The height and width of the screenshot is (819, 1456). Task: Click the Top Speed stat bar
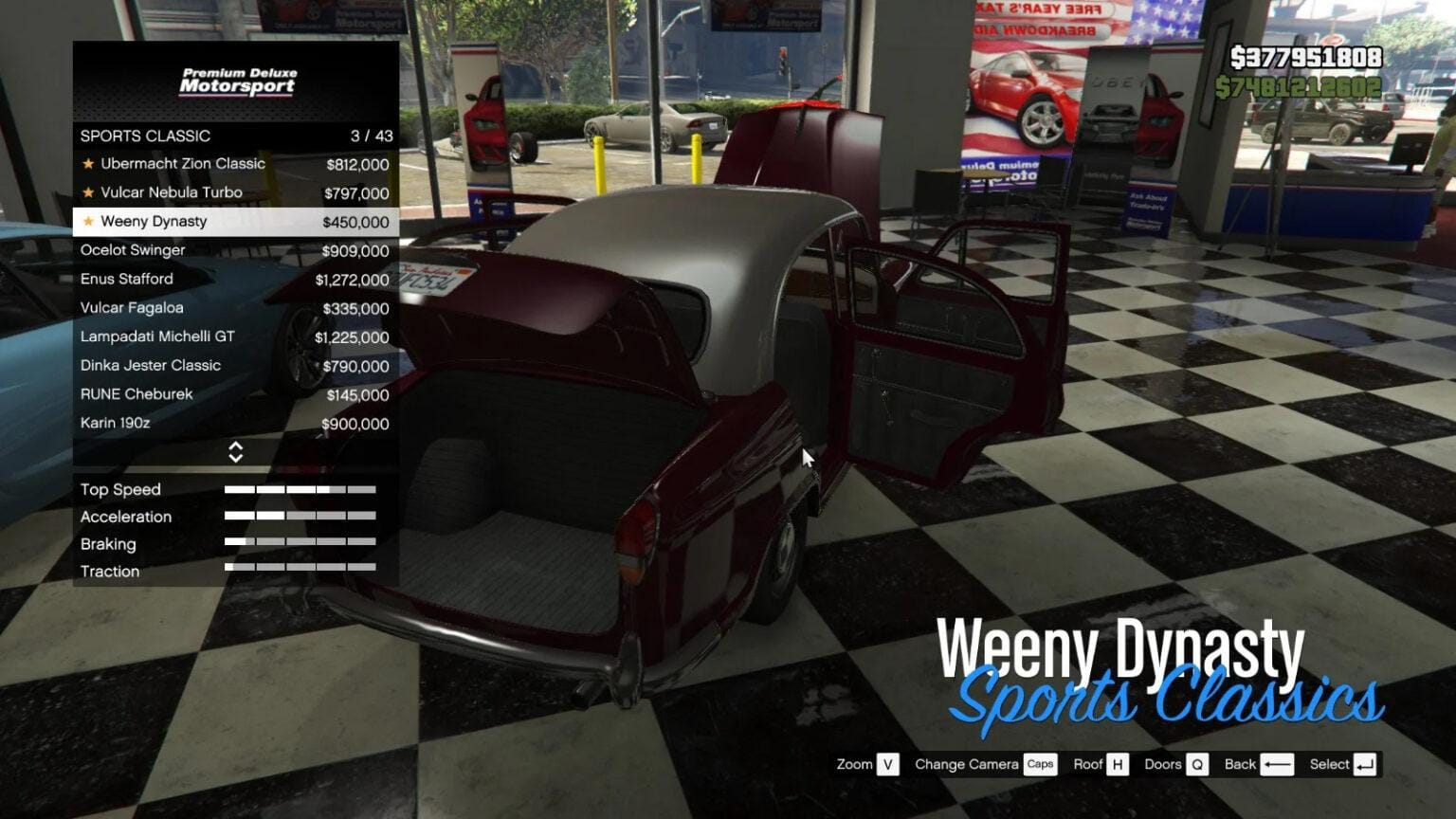tap(299, 489)
